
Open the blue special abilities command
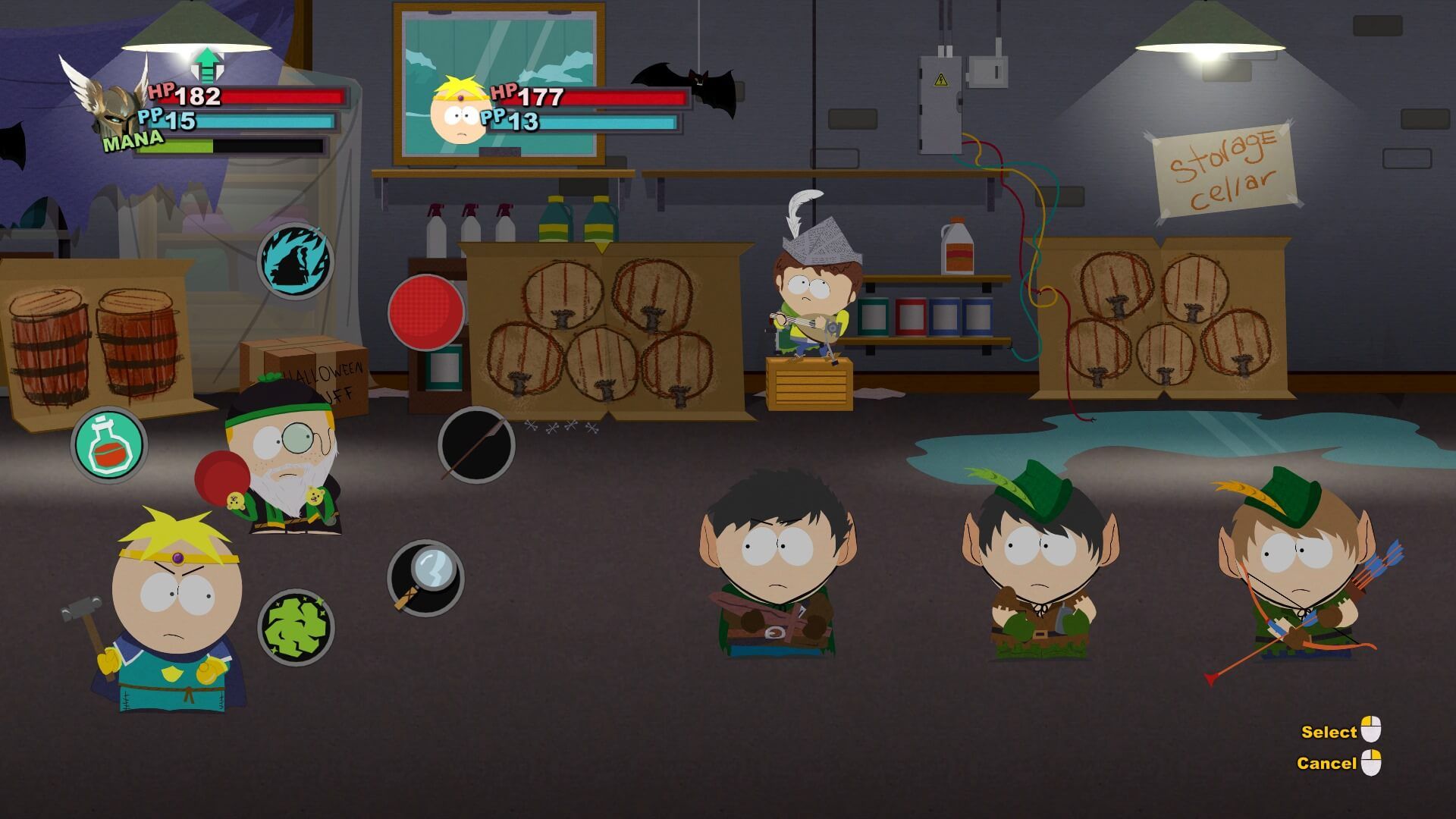[x=296, y=262]
